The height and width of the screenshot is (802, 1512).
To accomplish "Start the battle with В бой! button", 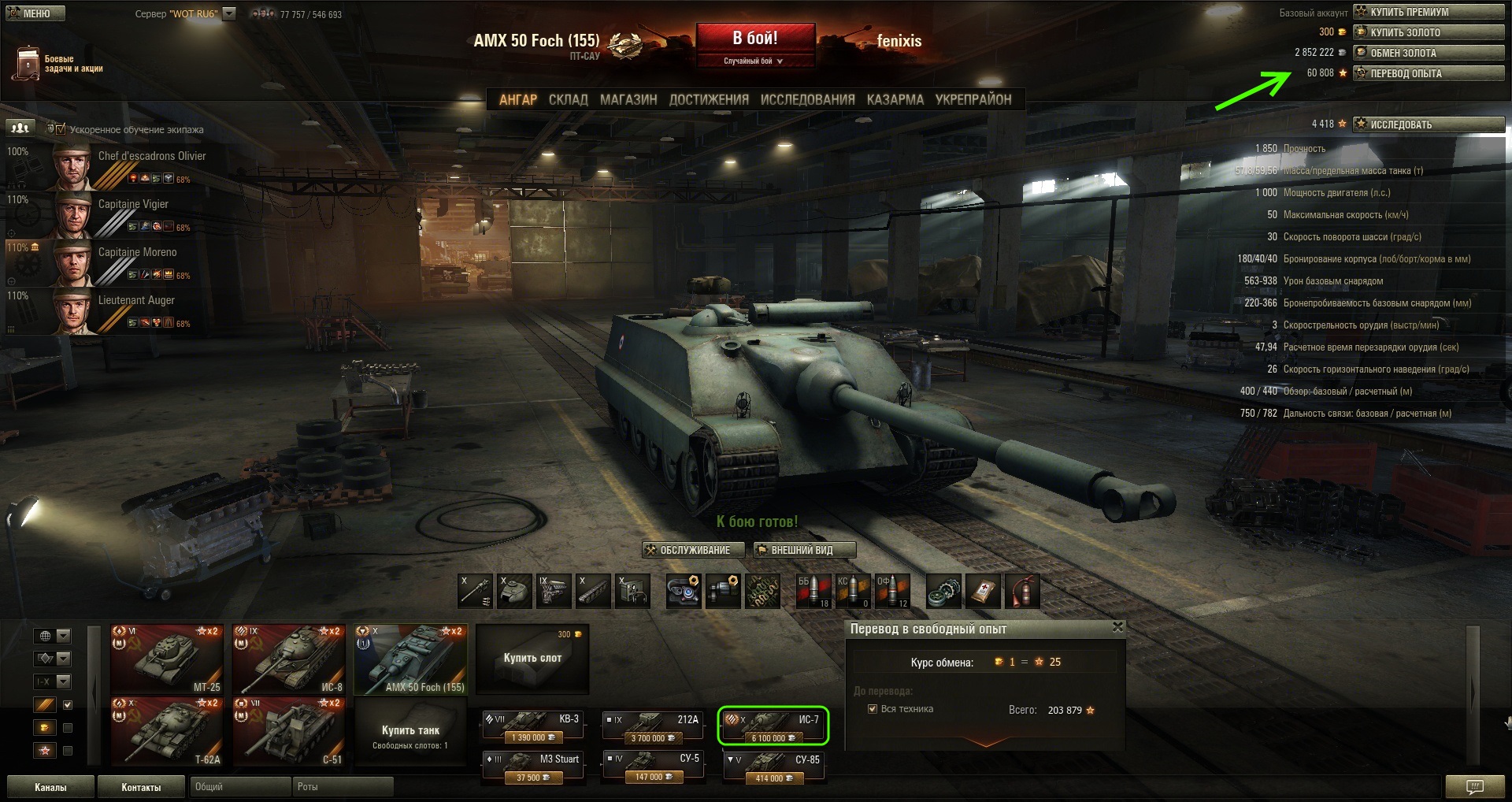I will coord(754,39).
